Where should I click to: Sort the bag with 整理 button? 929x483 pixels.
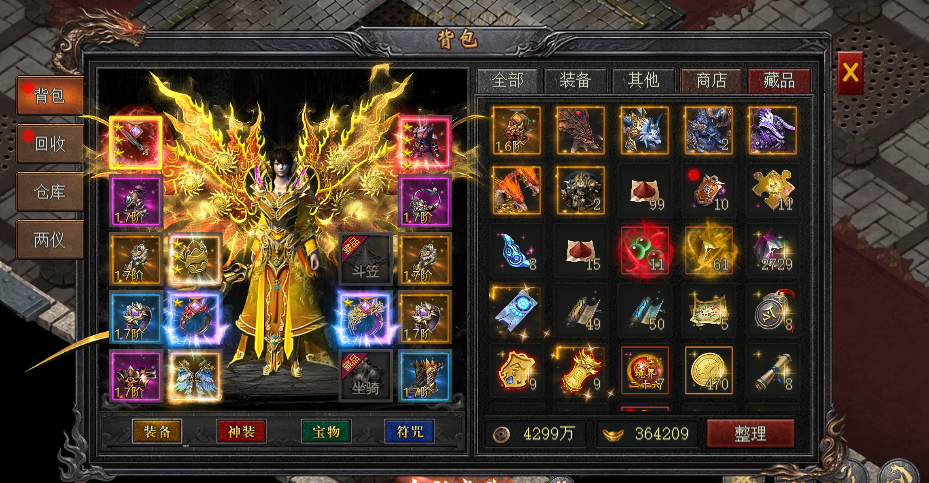[x=750, y=433]
